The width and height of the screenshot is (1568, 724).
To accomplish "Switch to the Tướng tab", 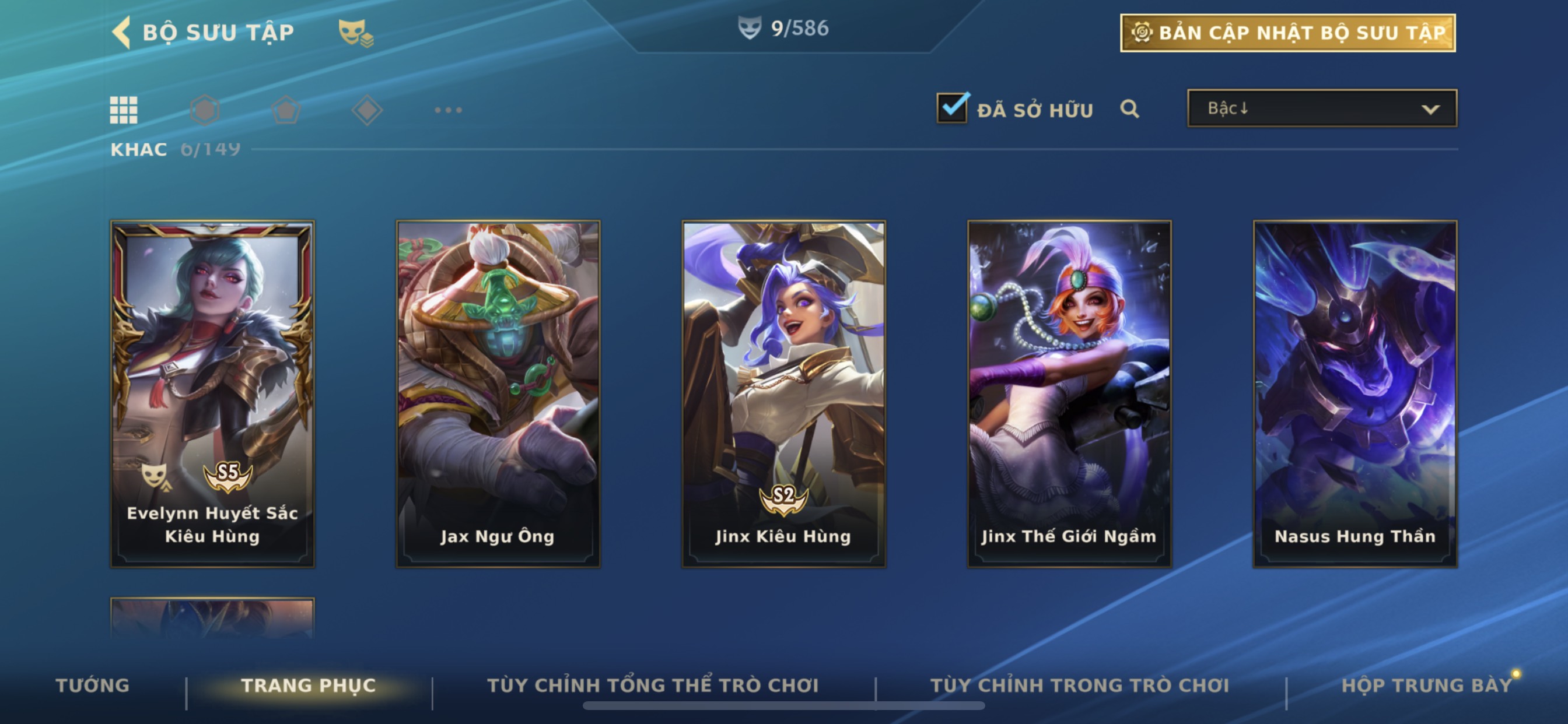I will (x=93, y=685).
